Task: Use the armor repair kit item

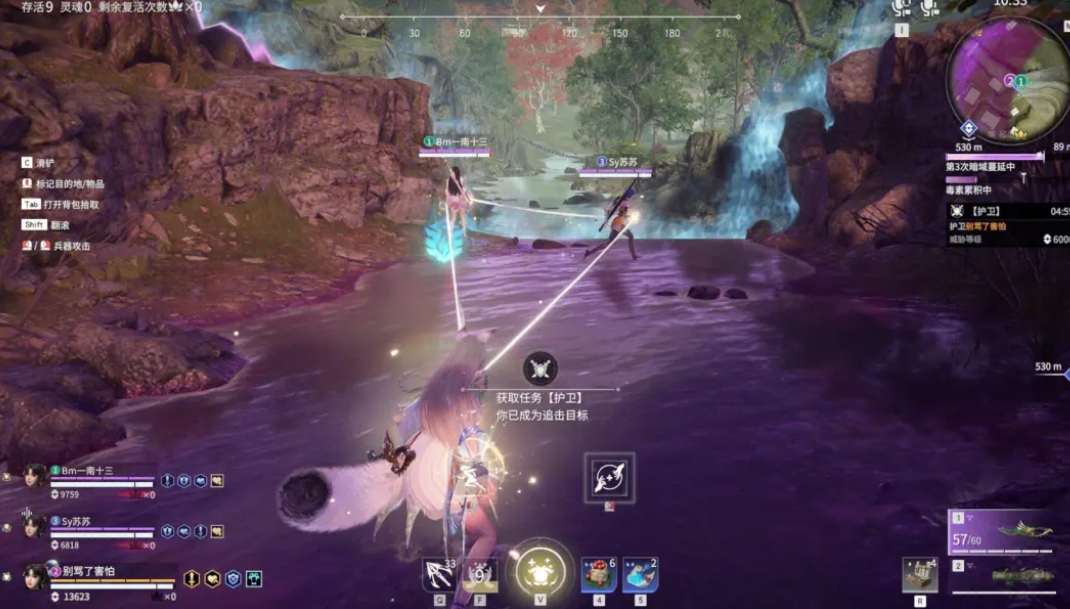Action: pyautogui.click(x=919, y=575)
